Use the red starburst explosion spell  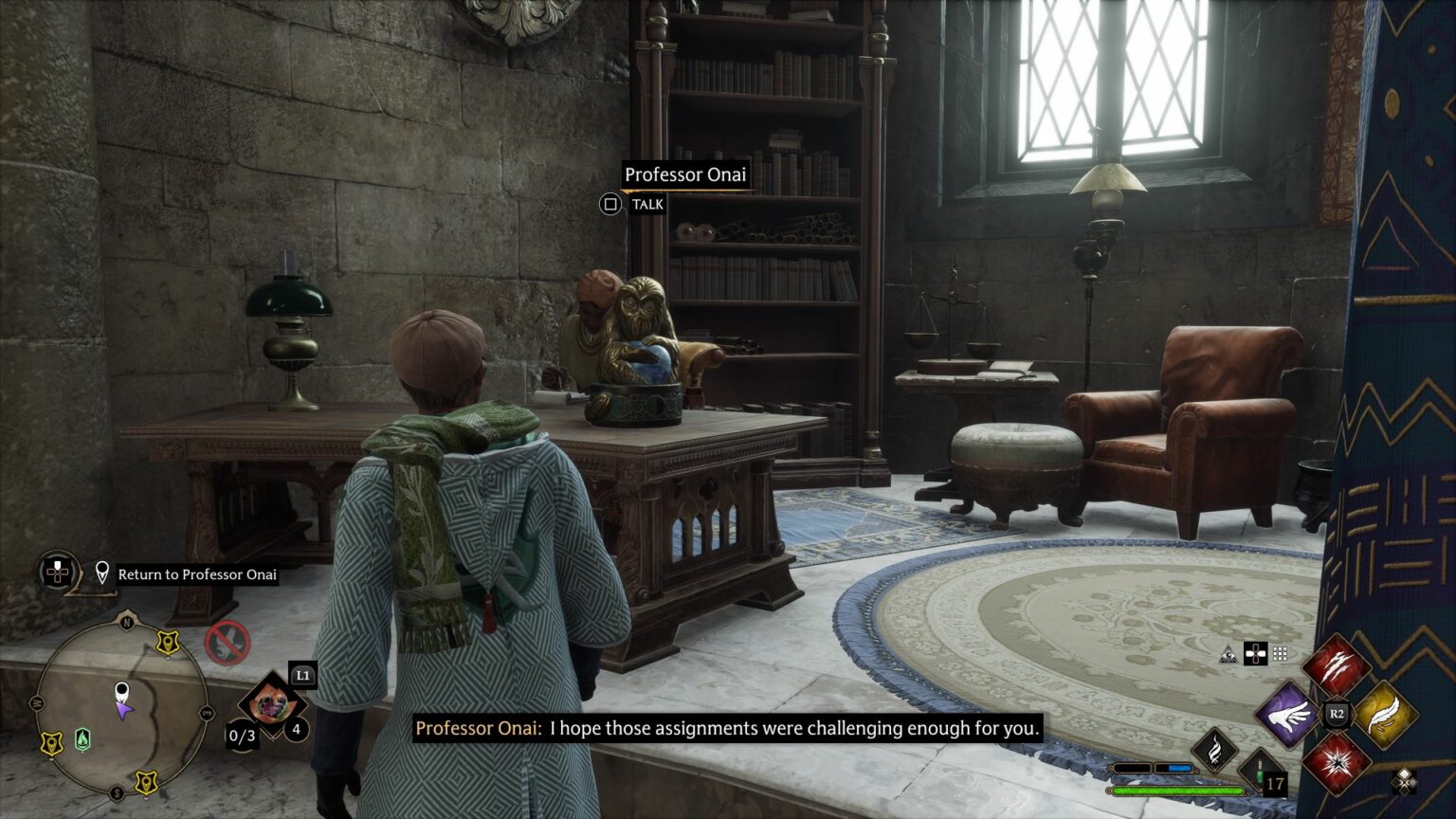pyautogui.click(x=1336, y=762)
